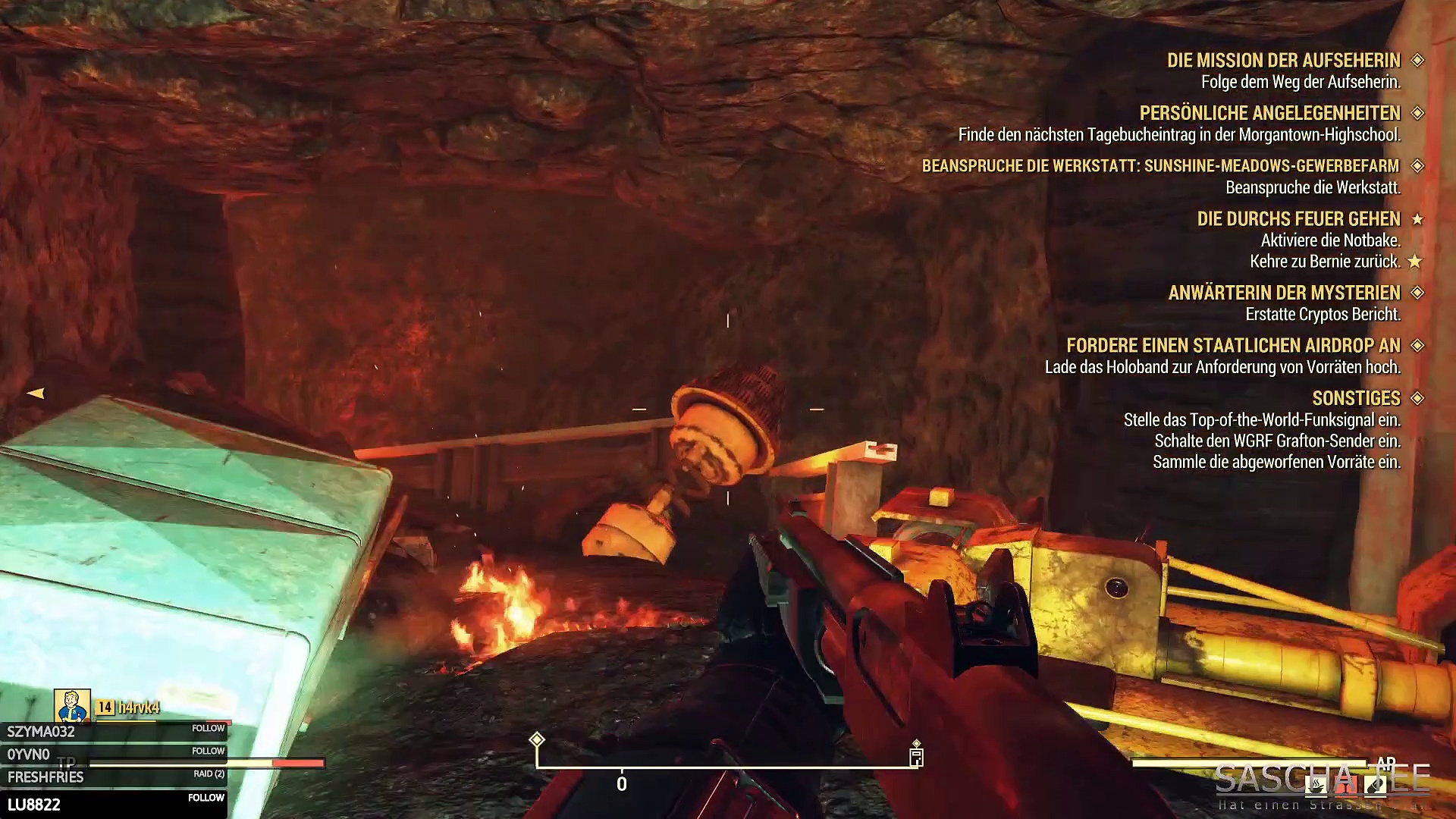Select the Die Mission der Aufseherin quest

tap(1283, 61)
